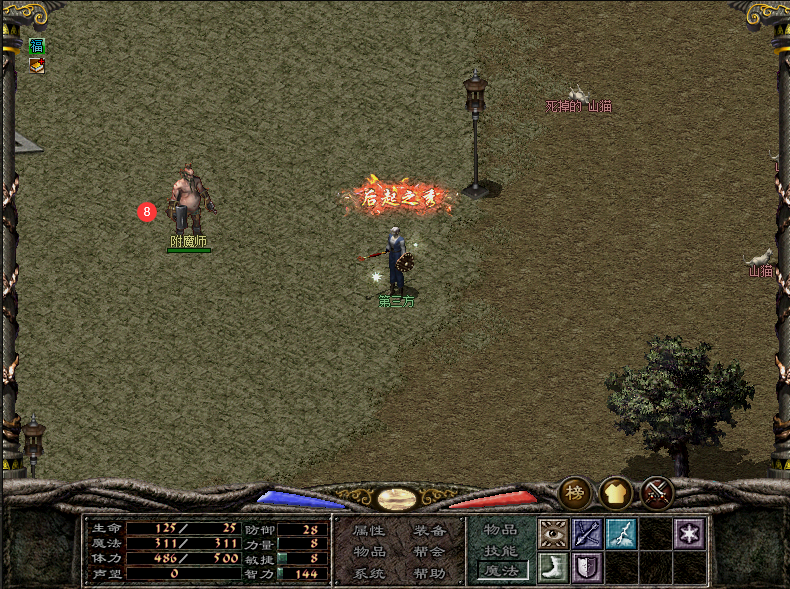
Task: Select the 魔法 magic tab
Action: (501, 571)
